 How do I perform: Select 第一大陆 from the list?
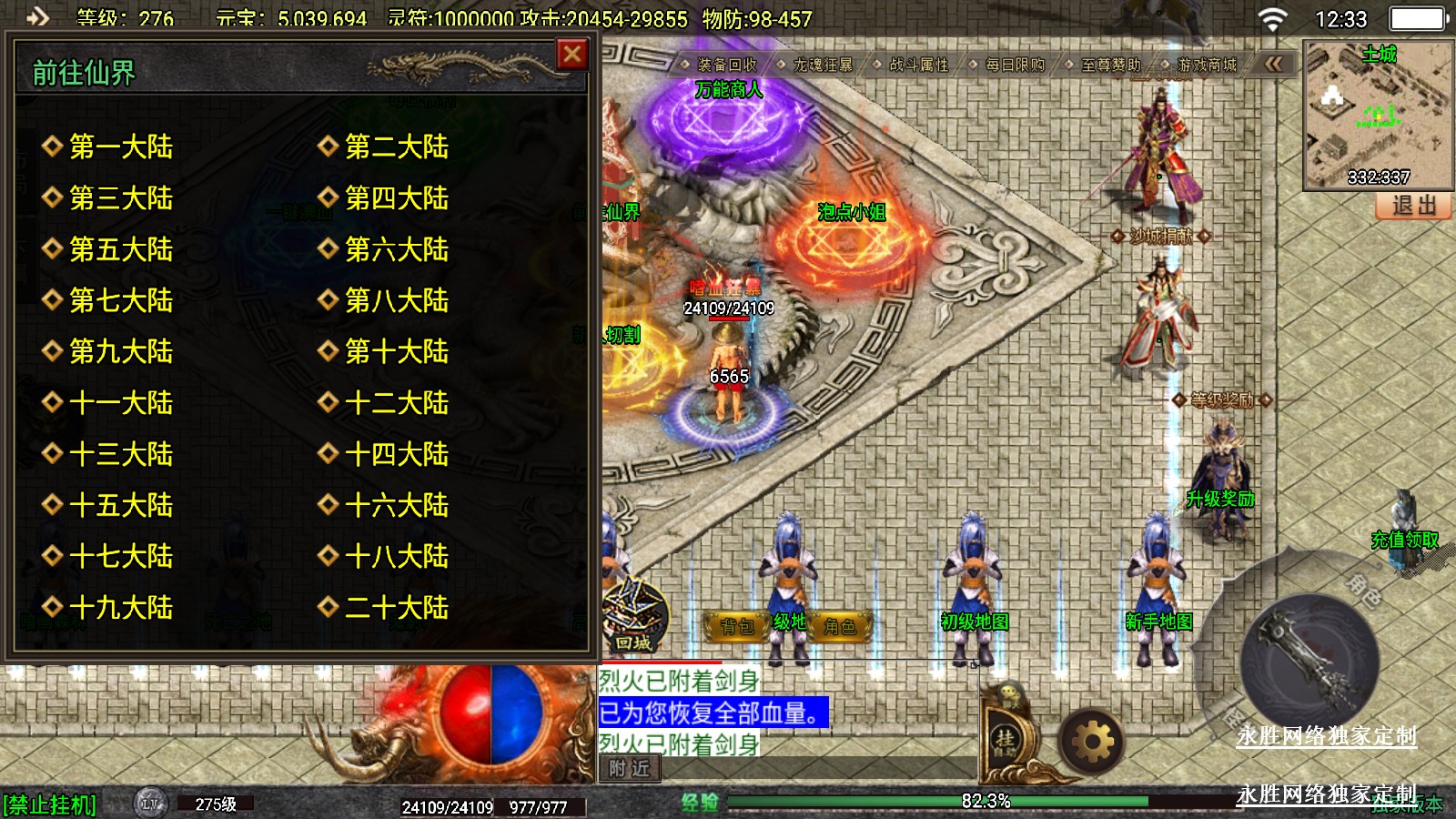121,147
